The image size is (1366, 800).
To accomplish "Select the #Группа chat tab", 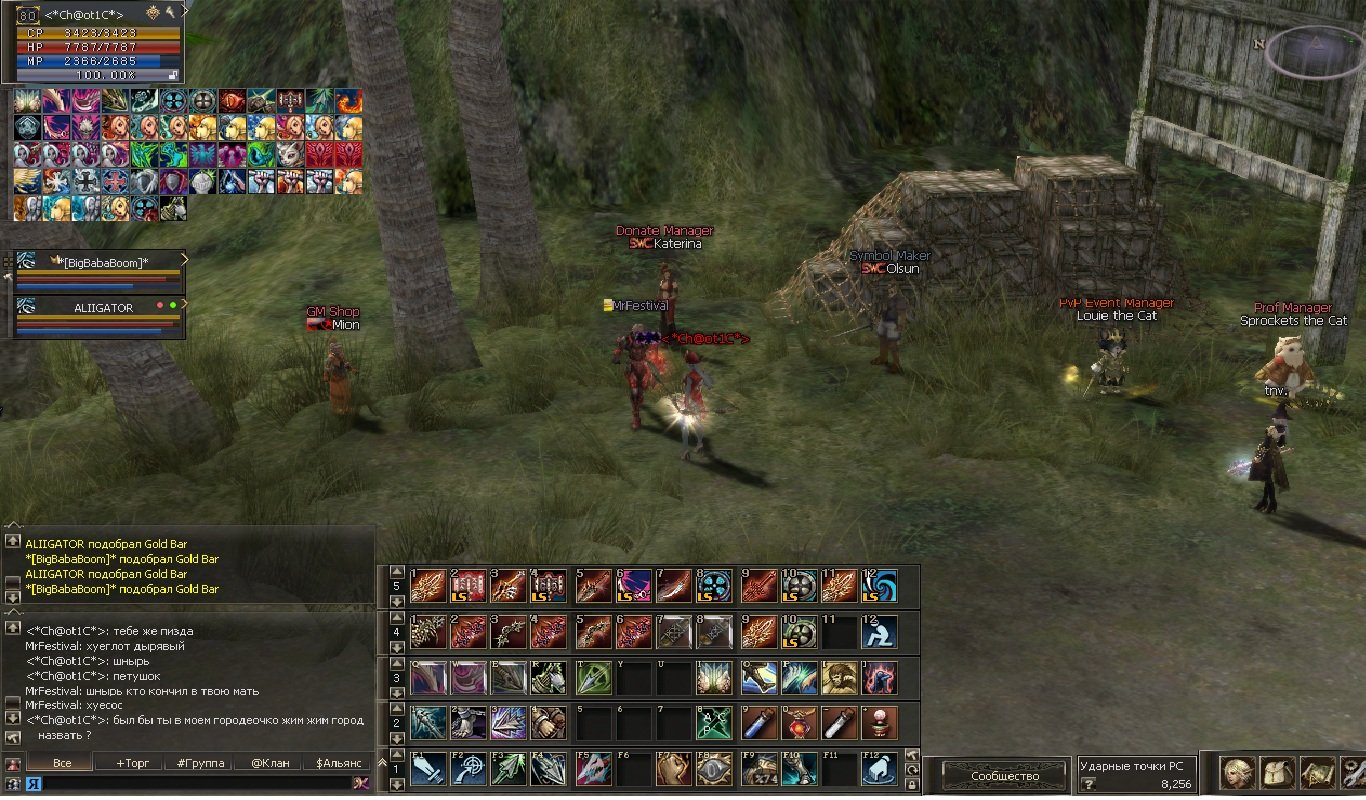I will [x=199, y=763].
